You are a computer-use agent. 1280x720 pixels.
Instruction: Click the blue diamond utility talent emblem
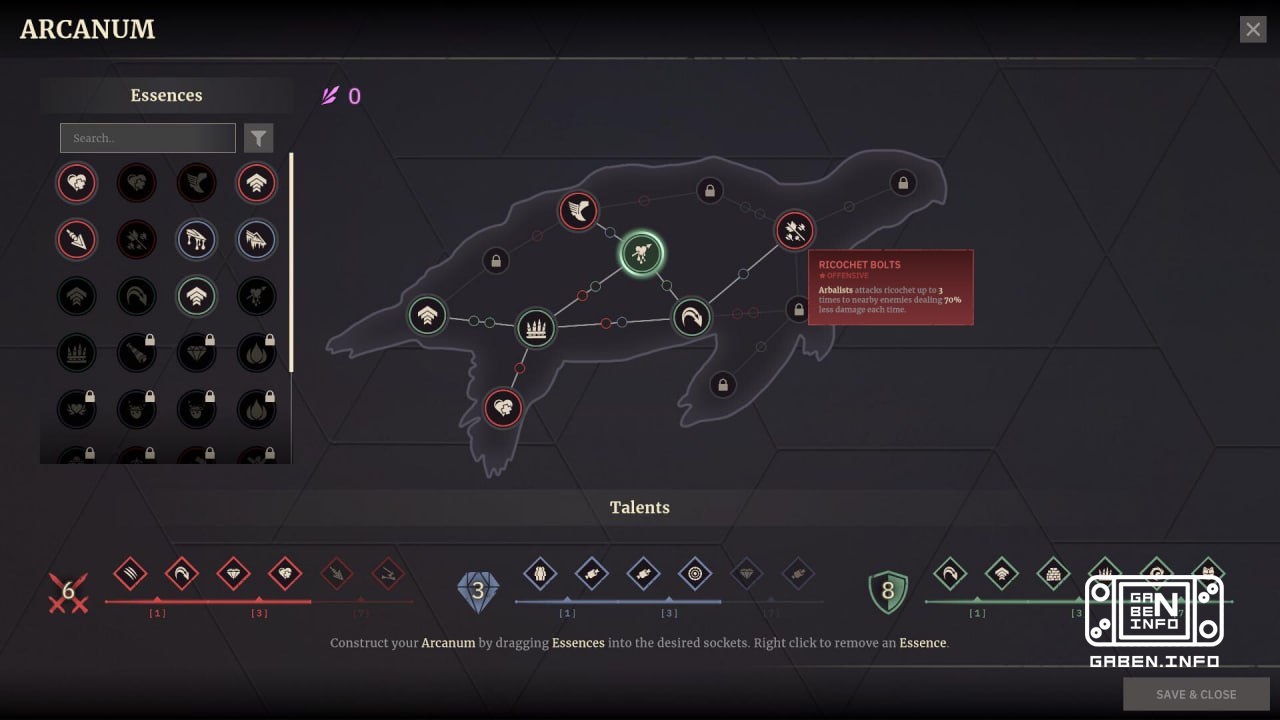[477, 590]
